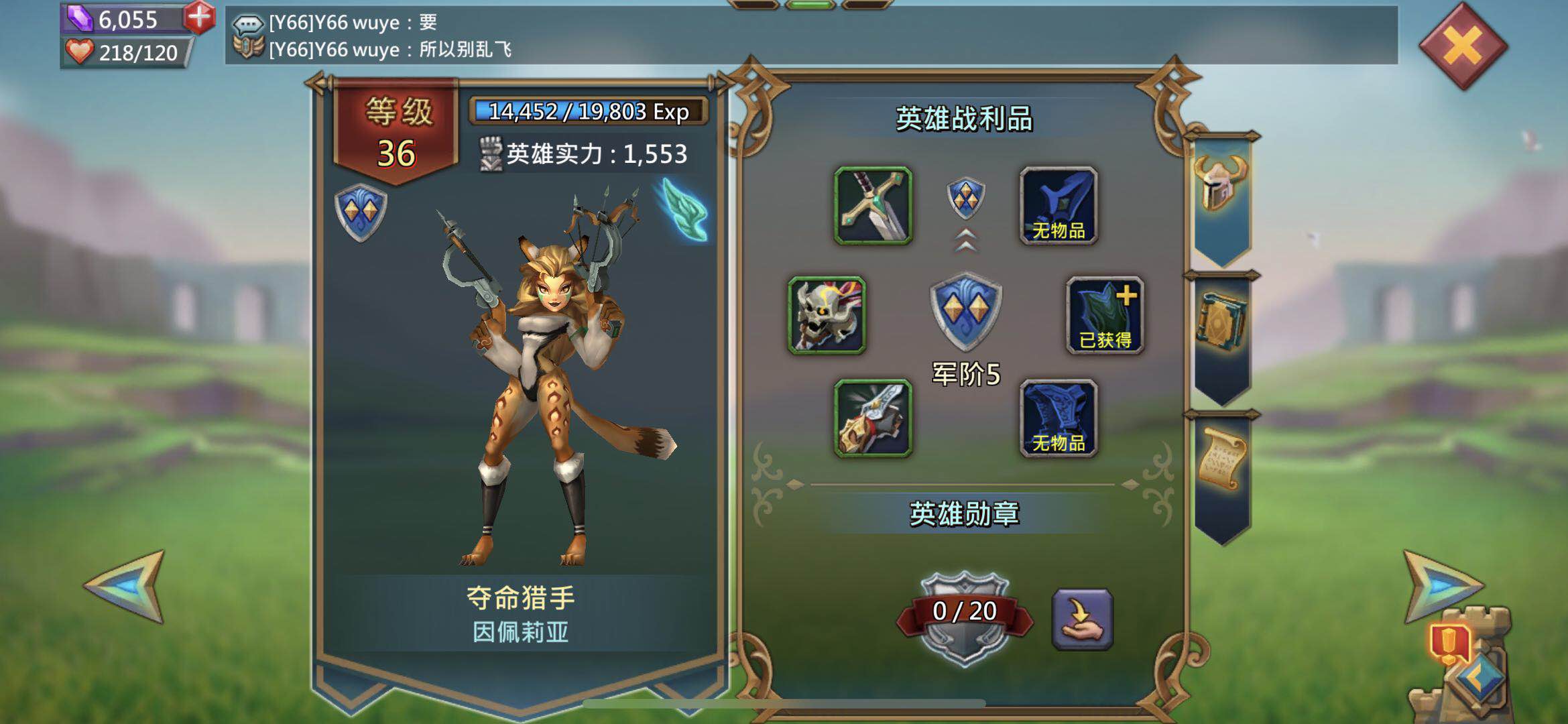Select the armored gauntlet trophy slot

pyautogui.click(x=873, y=418)
